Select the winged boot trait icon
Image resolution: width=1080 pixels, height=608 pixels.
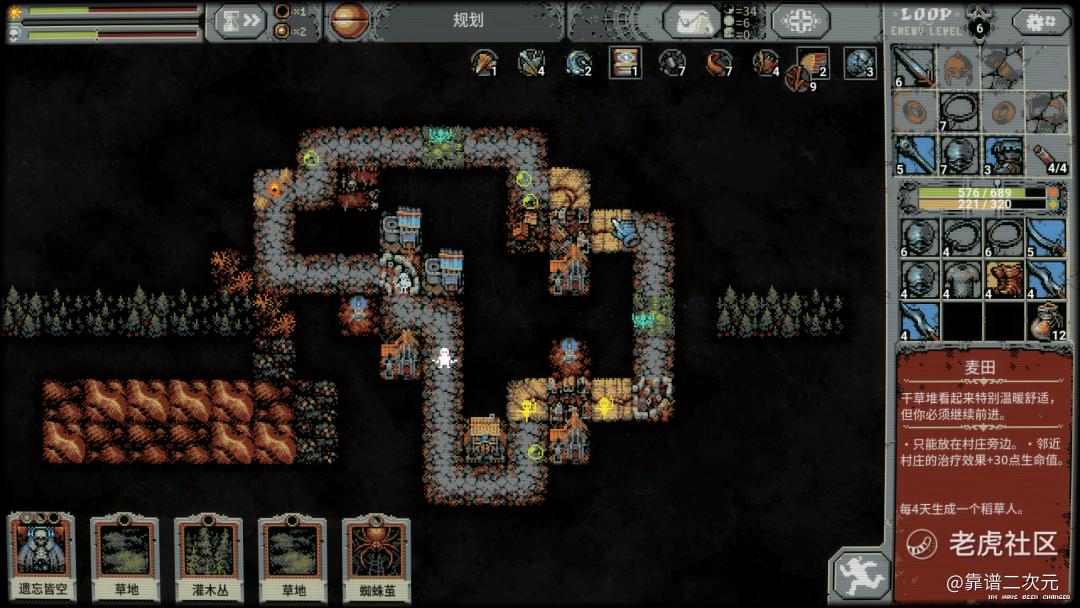point(811,62)
